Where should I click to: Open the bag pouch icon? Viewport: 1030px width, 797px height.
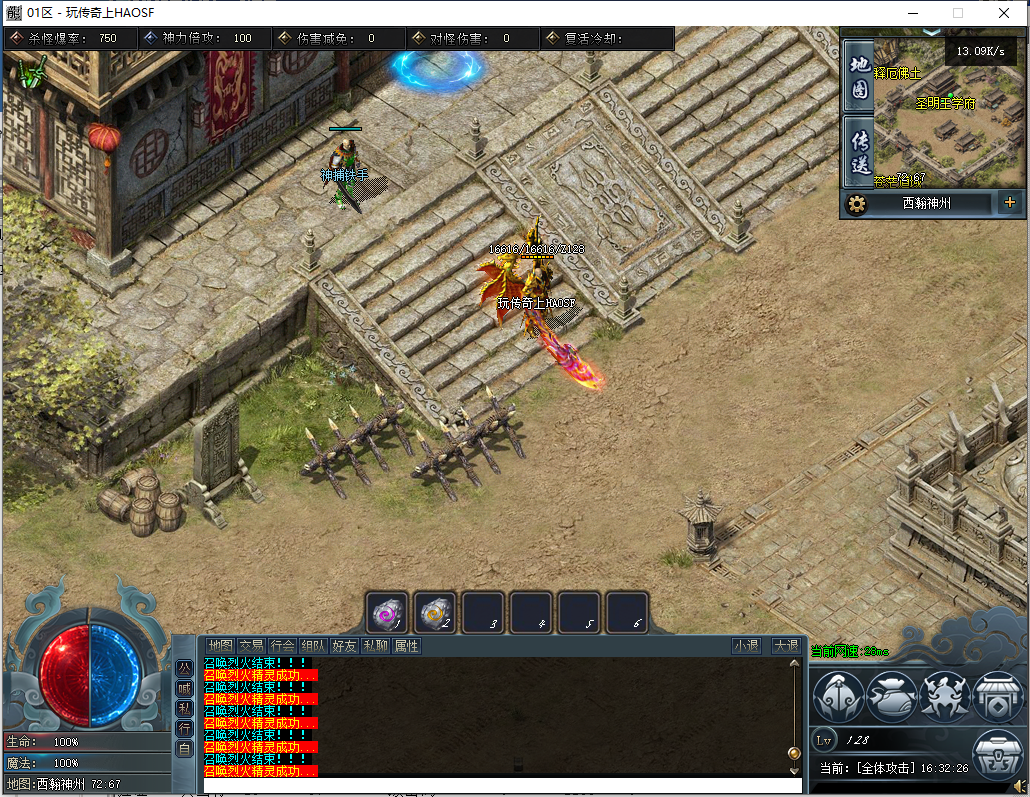tap(891, 696)
